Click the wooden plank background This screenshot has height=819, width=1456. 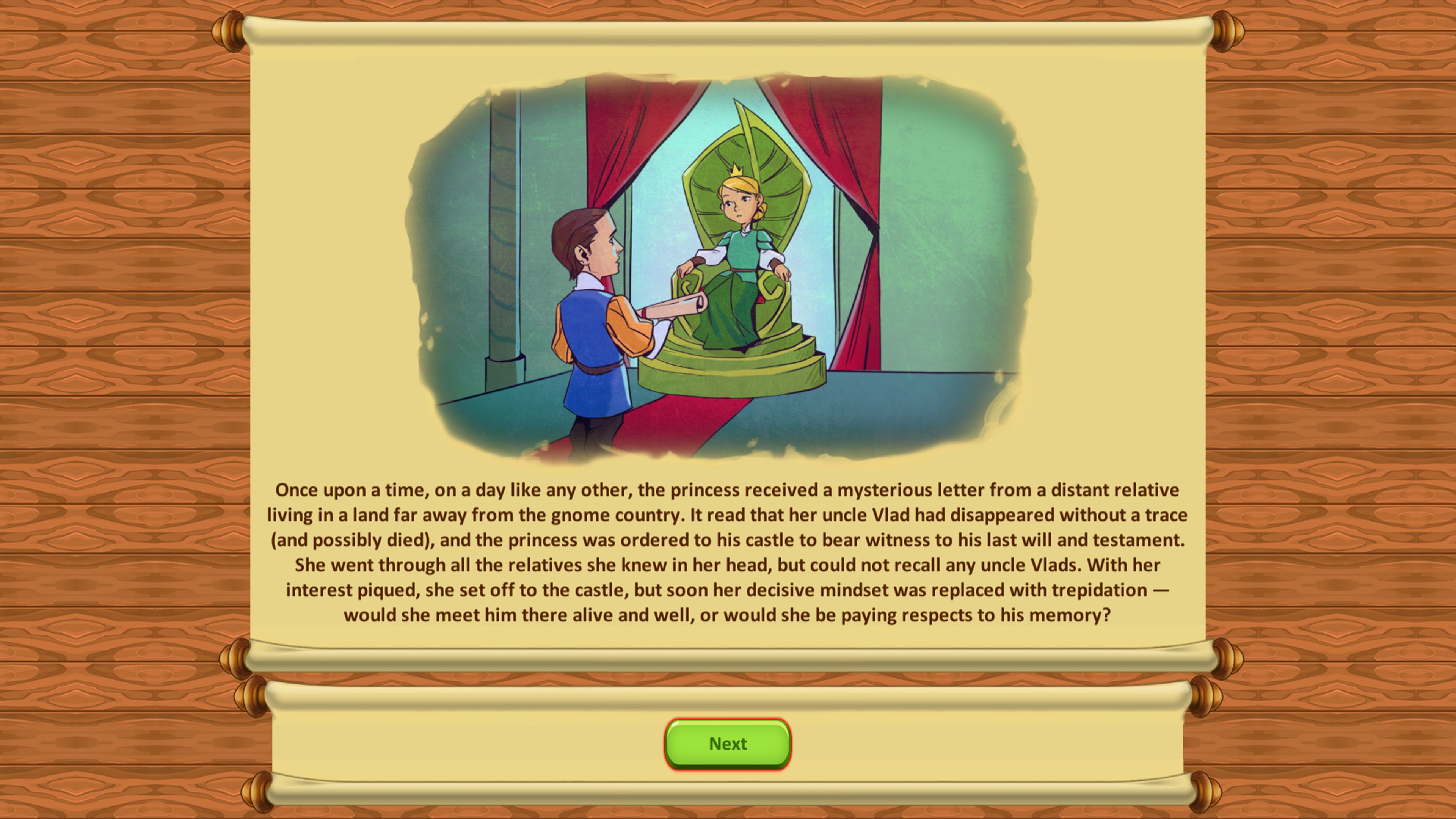[102, 395]
